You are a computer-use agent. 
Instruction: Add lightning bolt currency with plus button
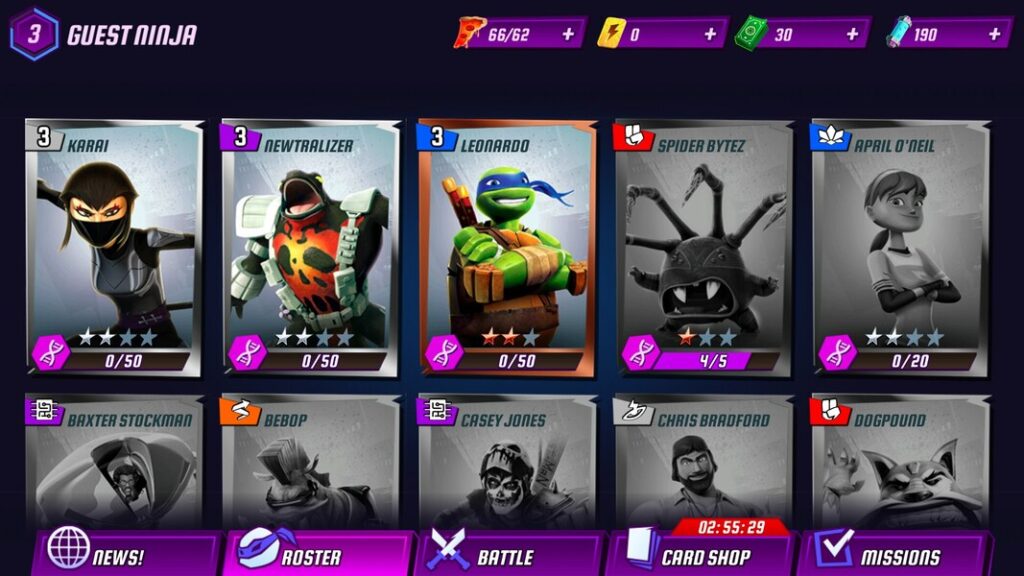pyautogui.click(x=710, y=34)
